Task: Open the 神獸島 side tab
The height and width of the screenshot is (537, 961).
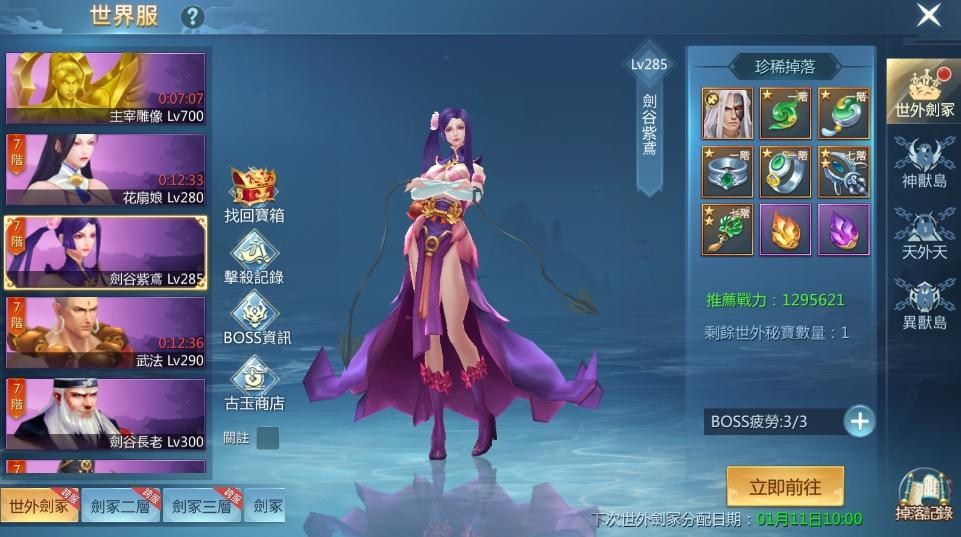Action: (923, 163)
